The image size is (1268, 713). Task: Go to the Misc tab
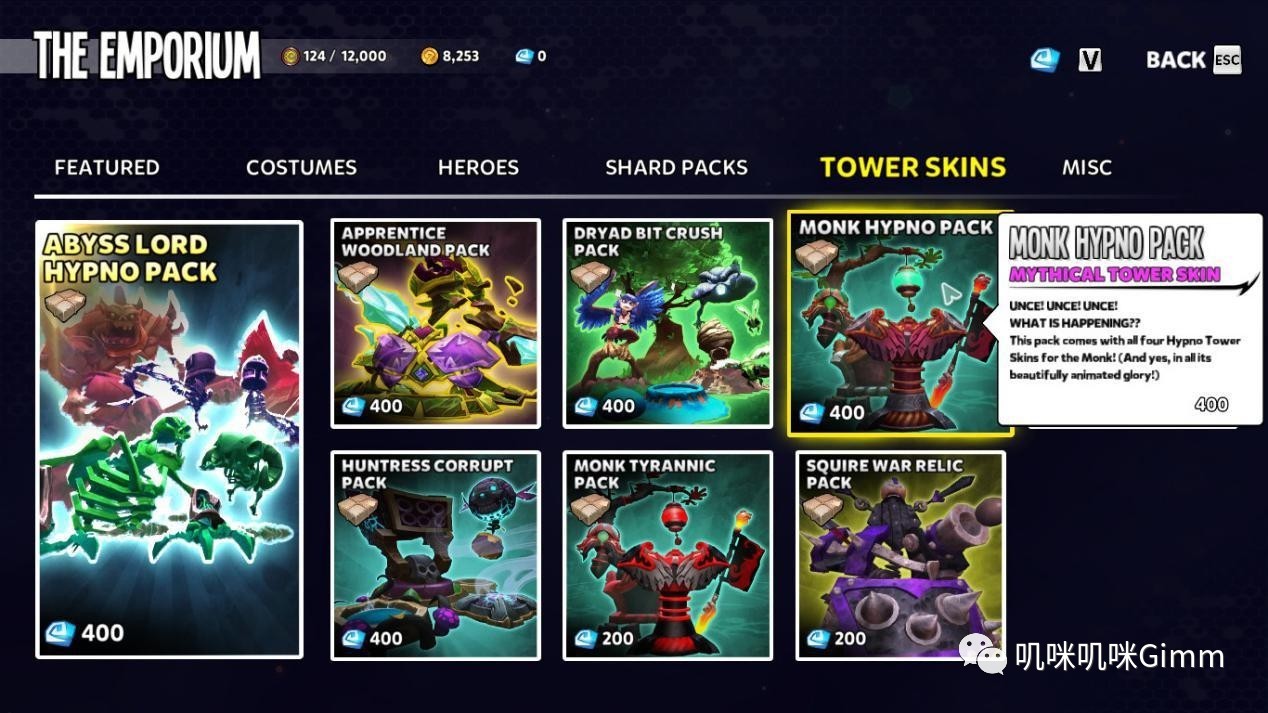1086,167
